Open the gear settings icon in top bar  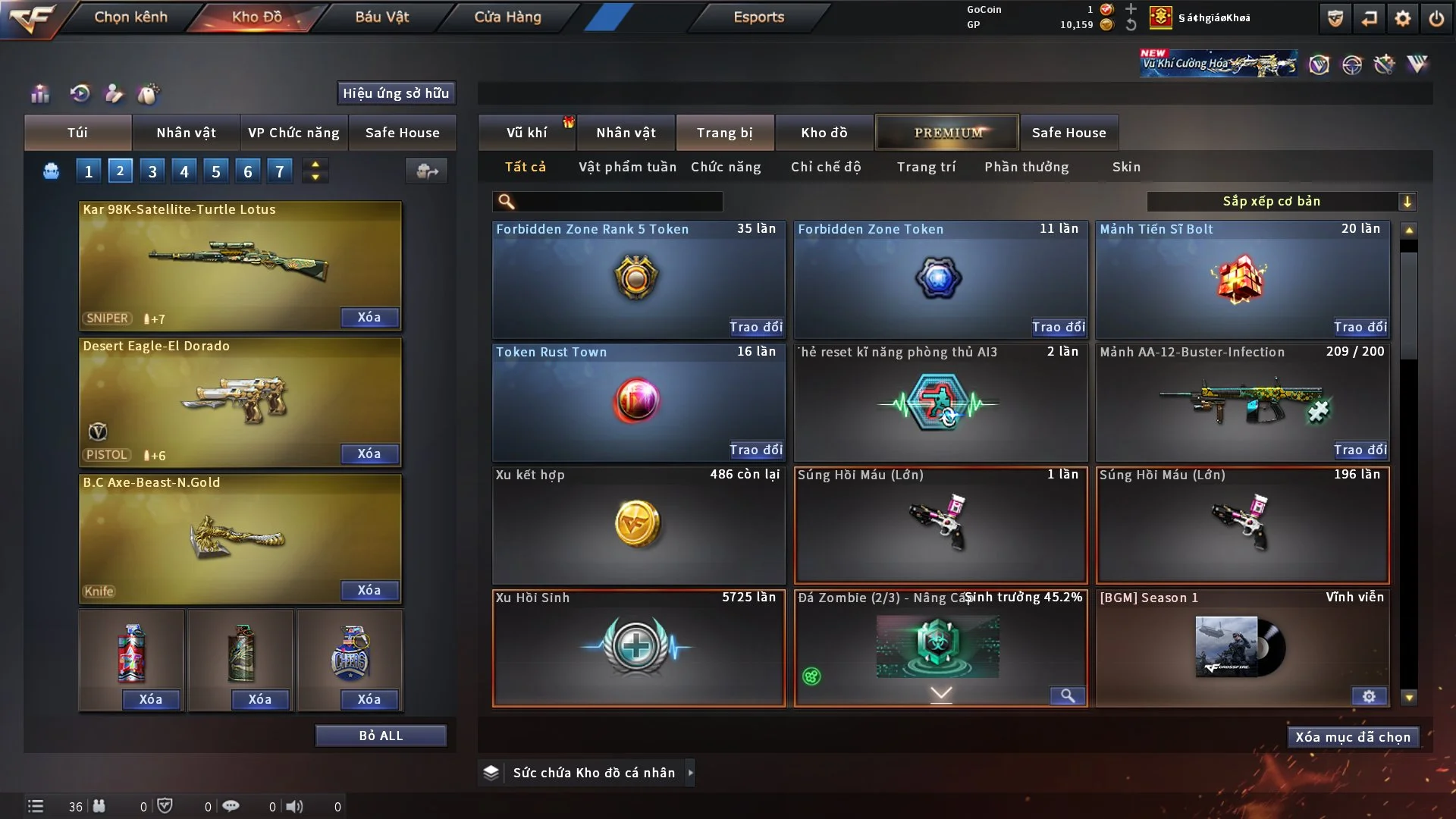1403,18
